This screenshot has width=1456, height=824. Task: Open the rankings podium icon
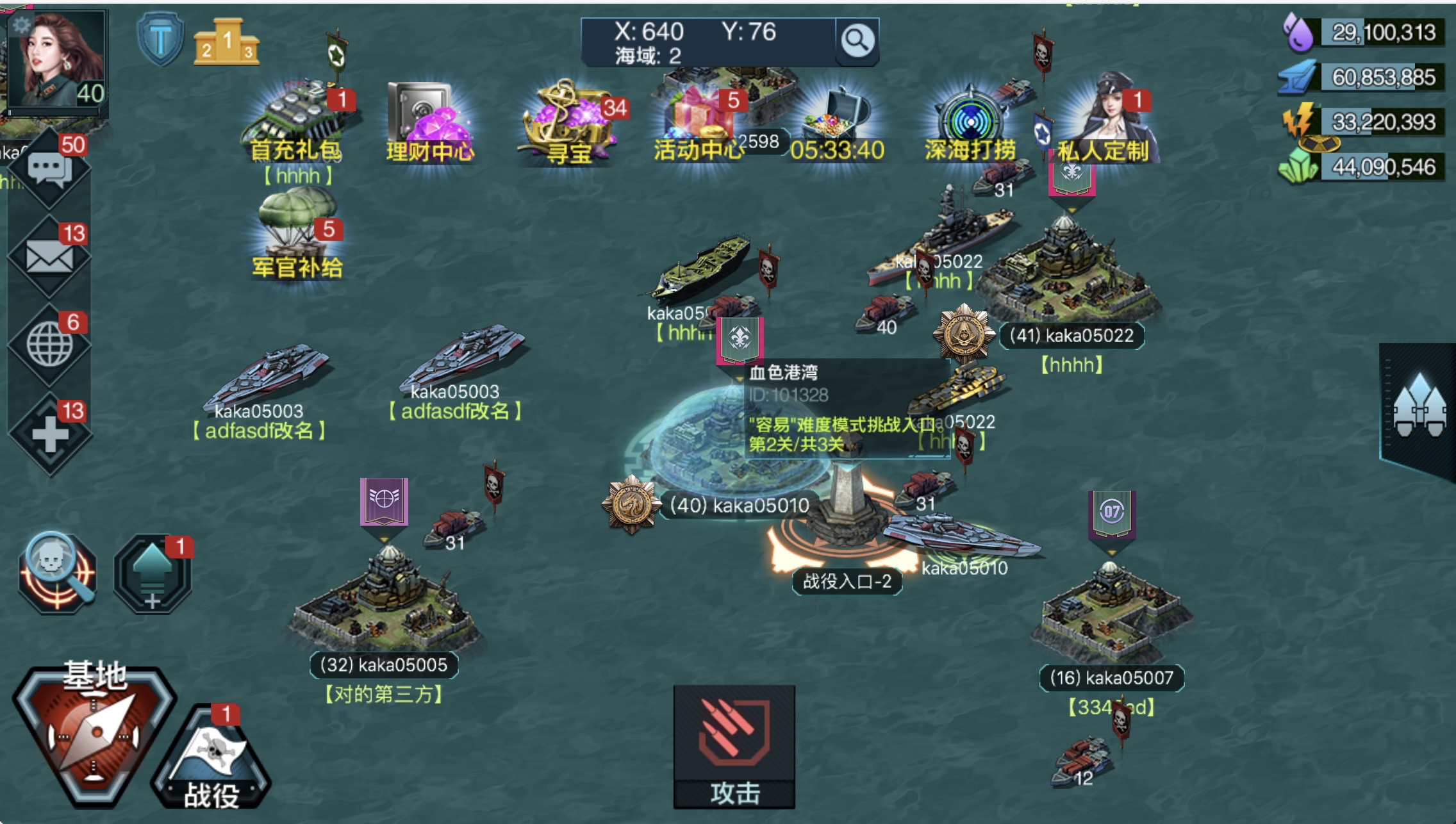(226, 42)
